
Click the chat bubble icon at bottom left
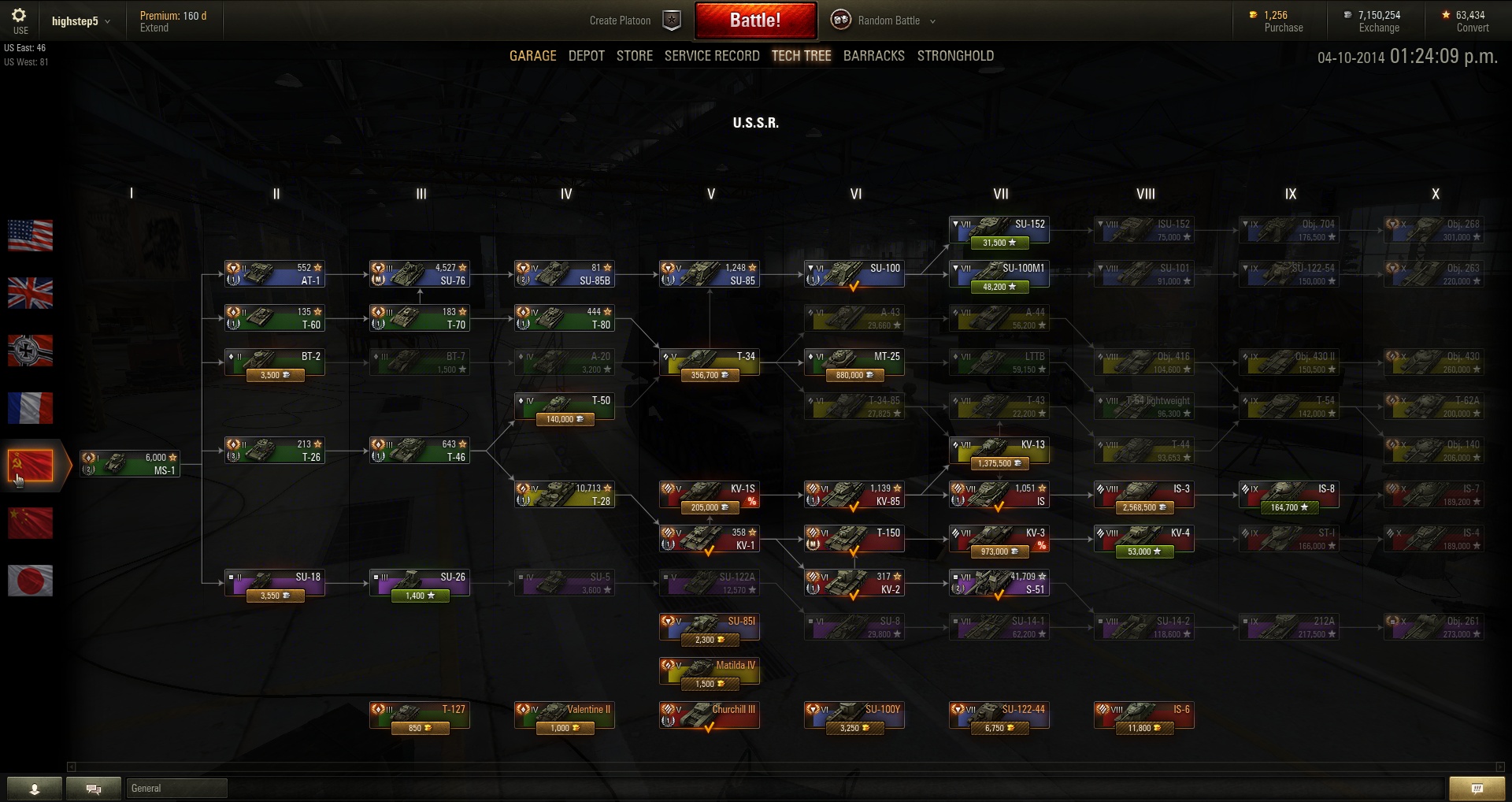point(94,788)
